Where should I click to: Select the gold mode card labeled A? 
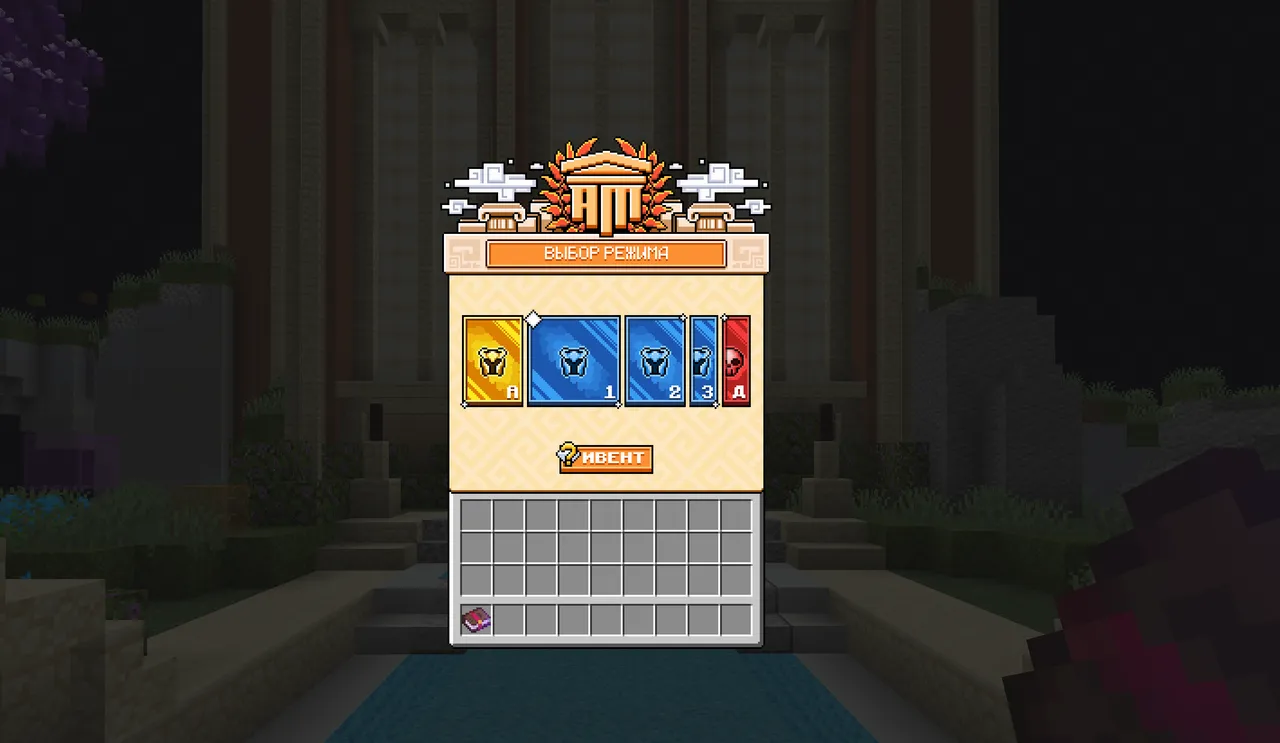pyautogui.click(x=493, y=361)
